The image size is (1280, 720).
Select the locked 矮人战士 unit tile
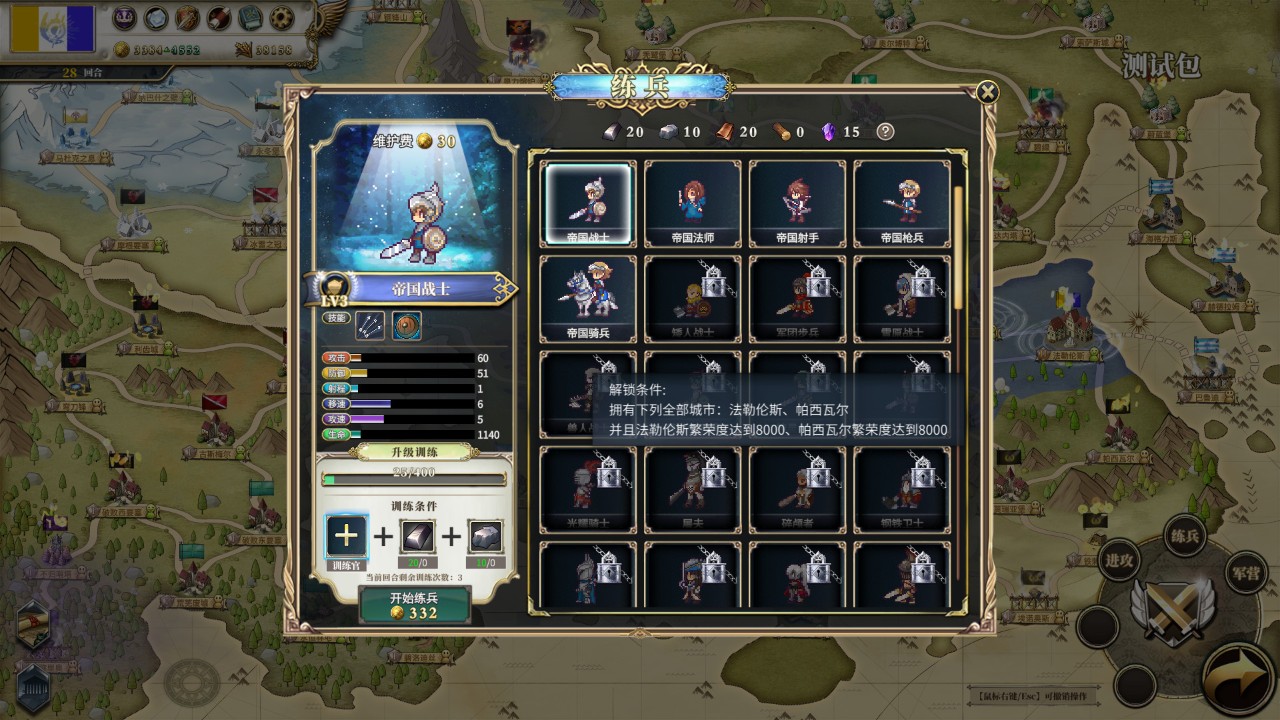[693, 298]
